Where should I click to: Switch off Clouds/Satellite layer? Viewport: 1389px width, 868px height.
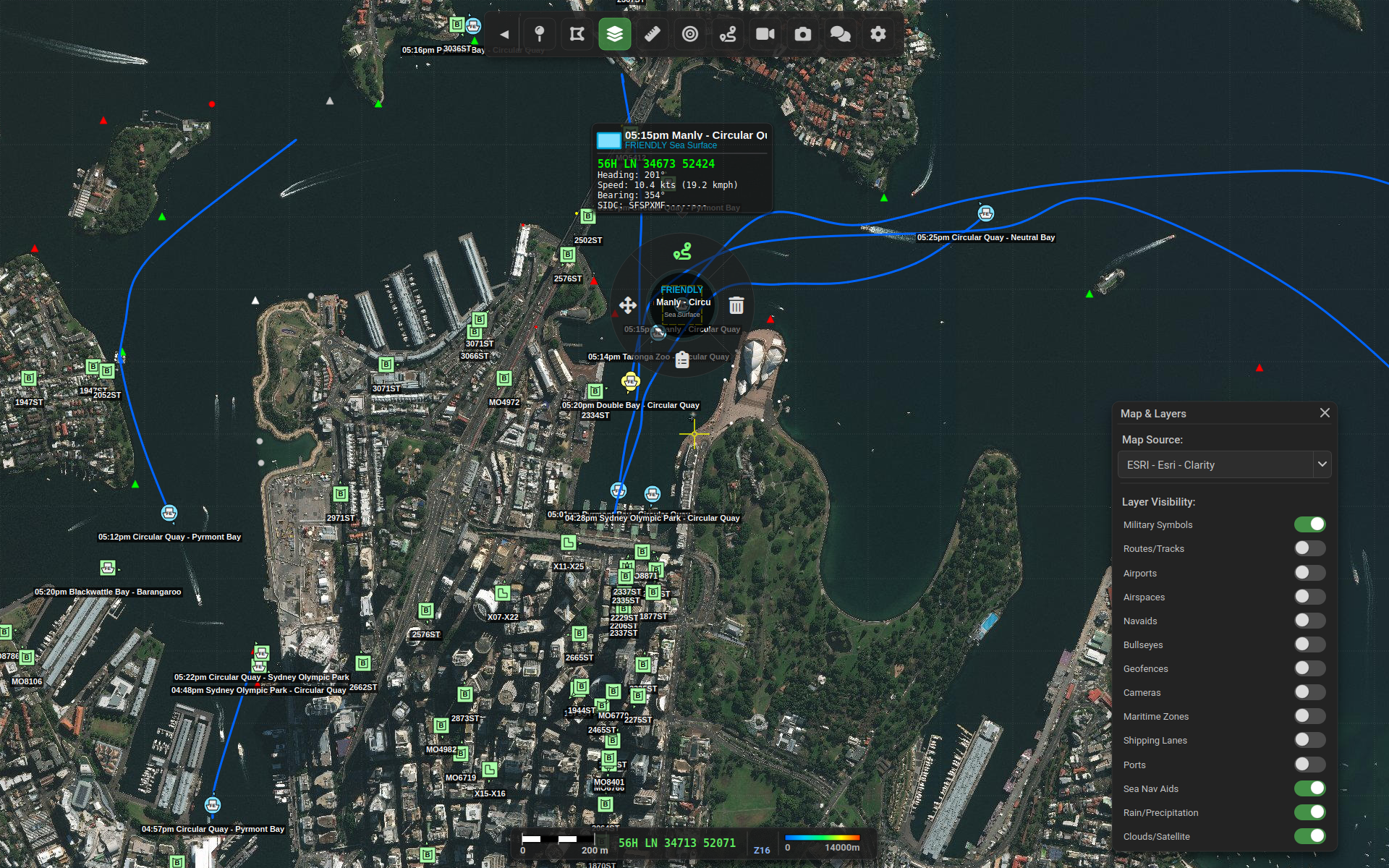point(1309,836)
